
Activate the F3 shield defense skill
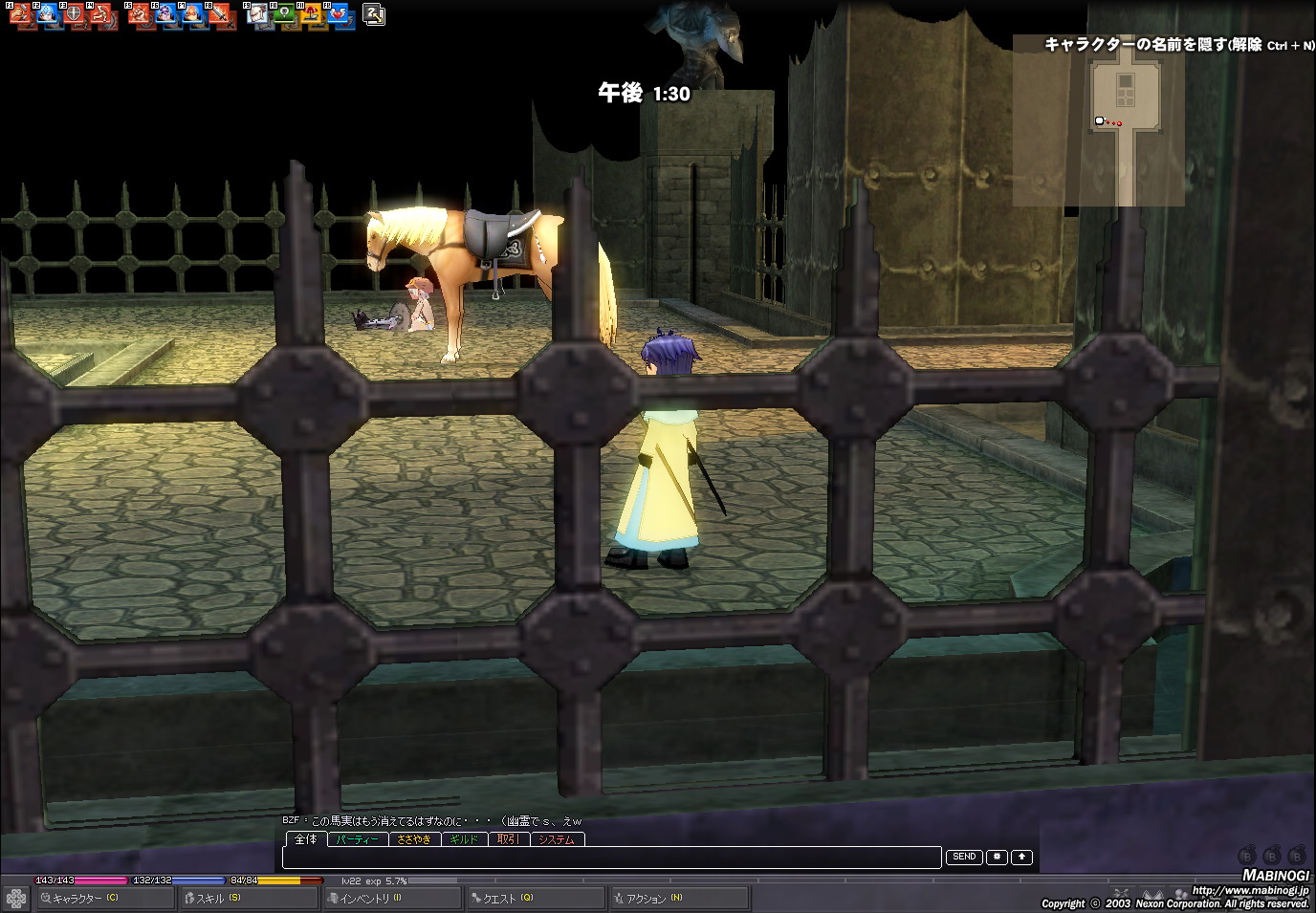click(74, 15)
